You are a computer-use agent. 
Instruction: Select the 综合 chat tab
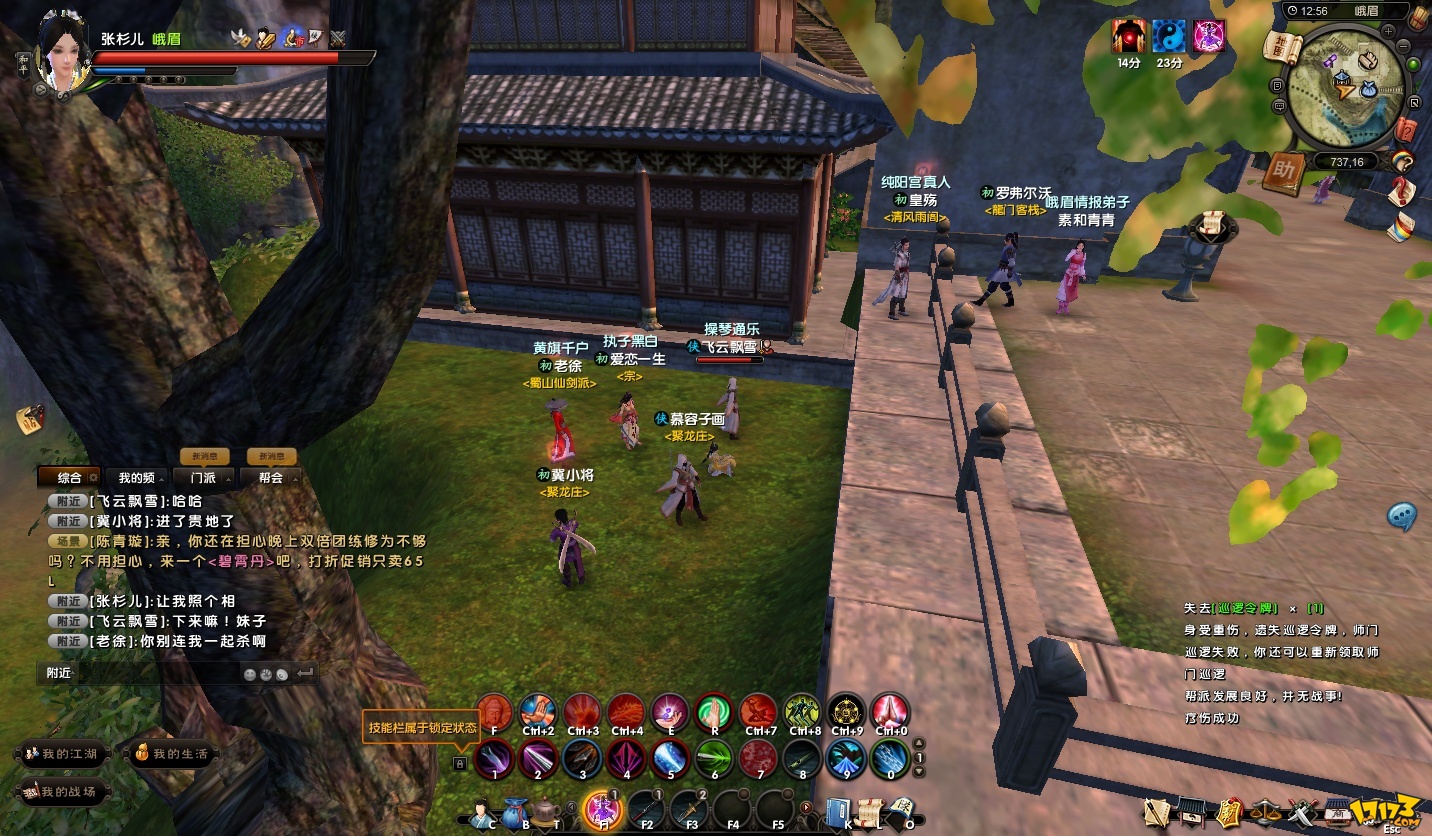(70, 478)
